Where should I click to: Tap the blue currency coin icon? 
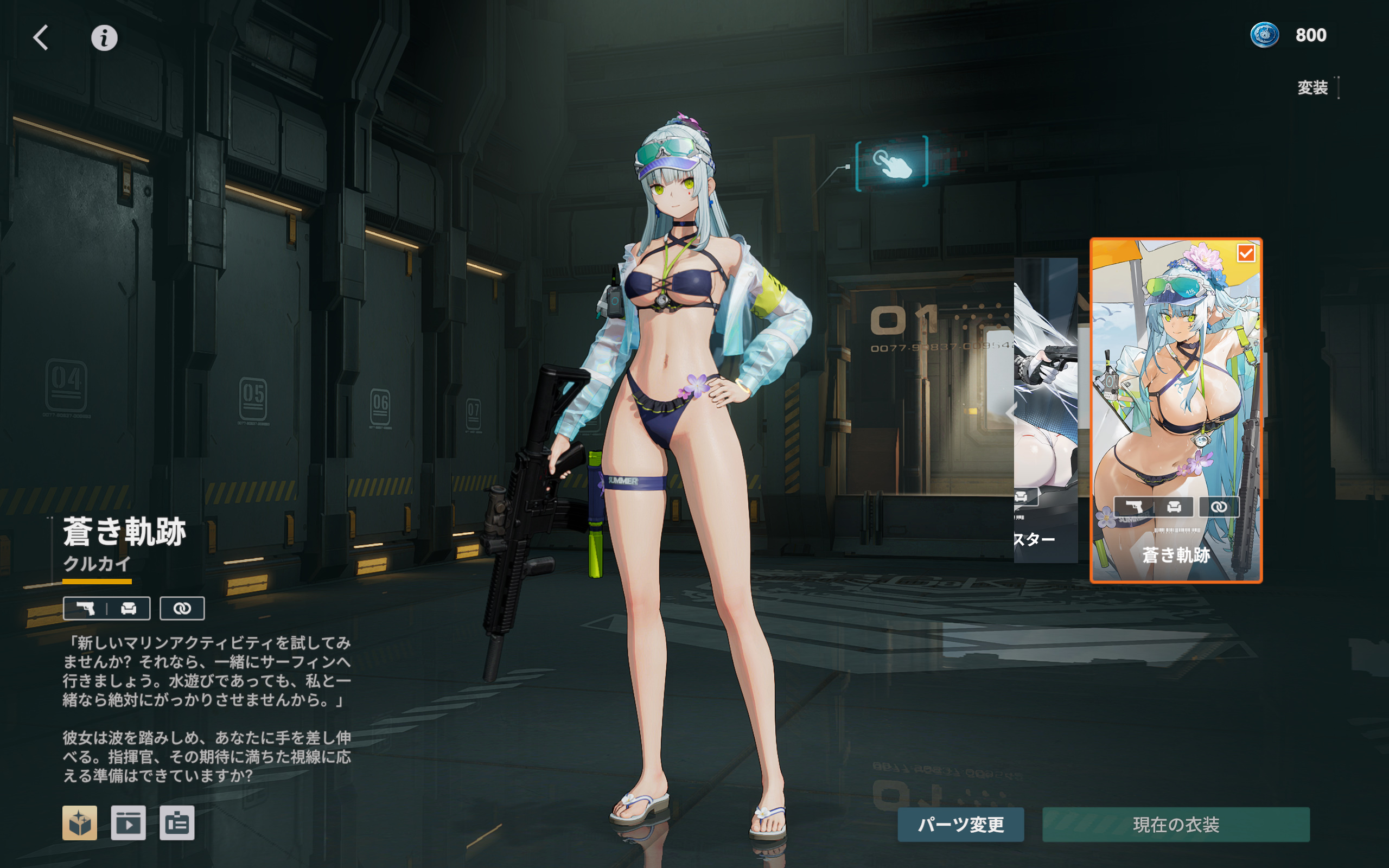point(1264,35)
